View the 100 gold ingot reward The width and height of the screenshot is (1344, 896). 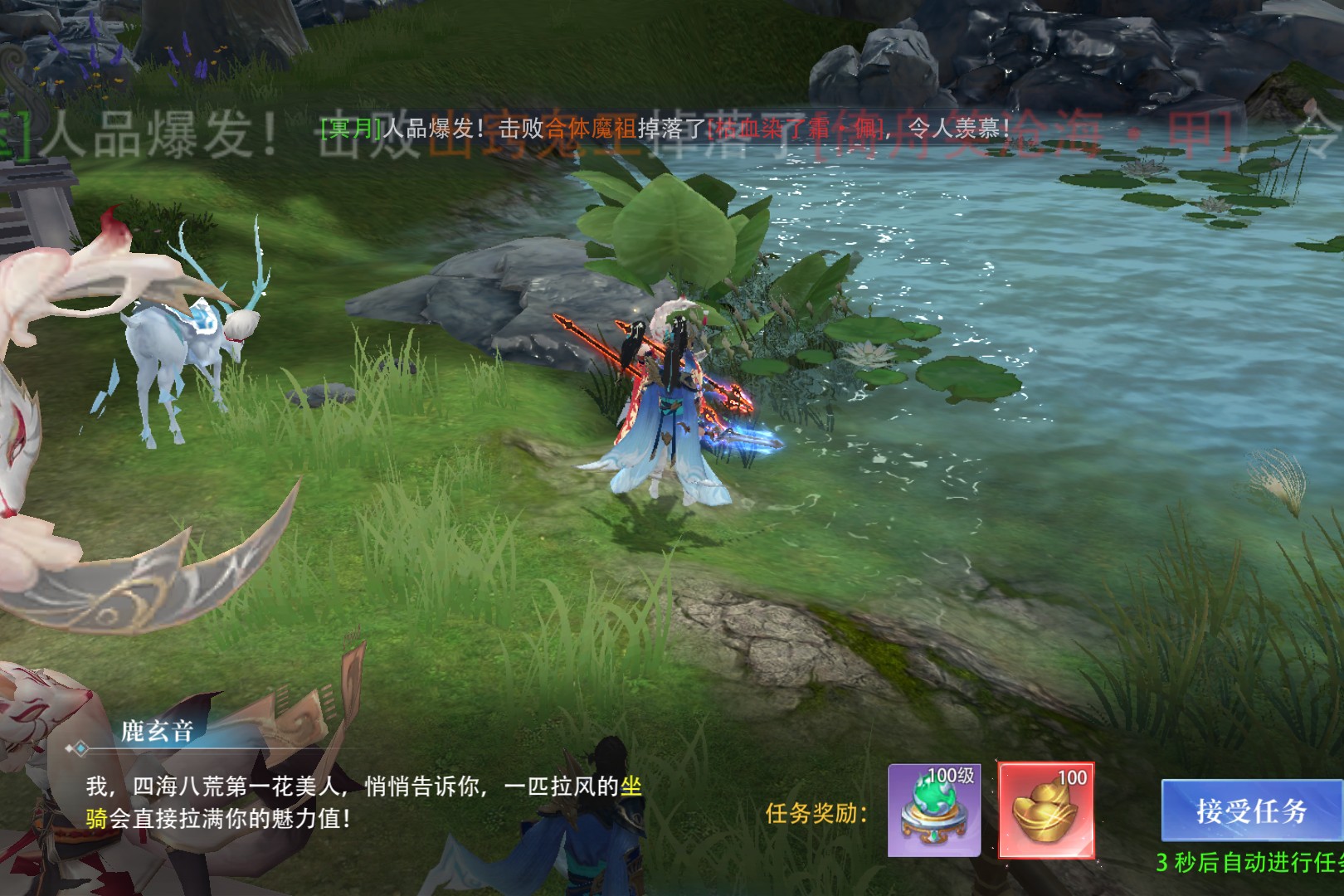point(1045,811)
